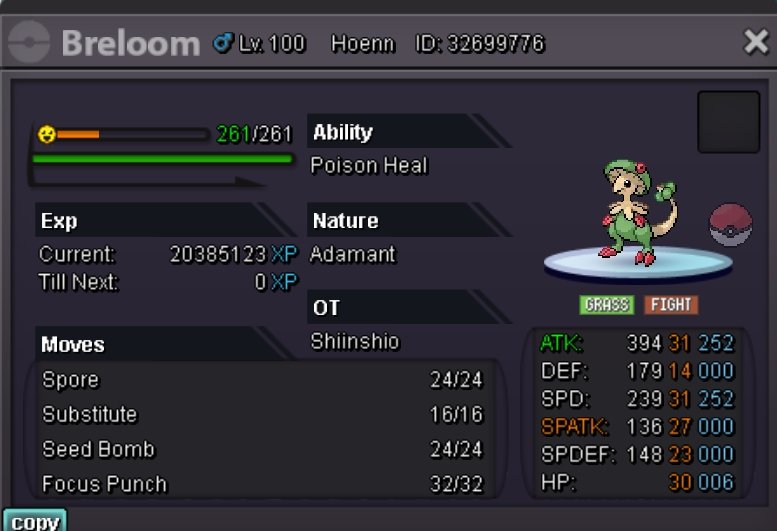Choose the Seed Bomb move
The width and height of the screenshot is (777, 531).
coord(262,450)
